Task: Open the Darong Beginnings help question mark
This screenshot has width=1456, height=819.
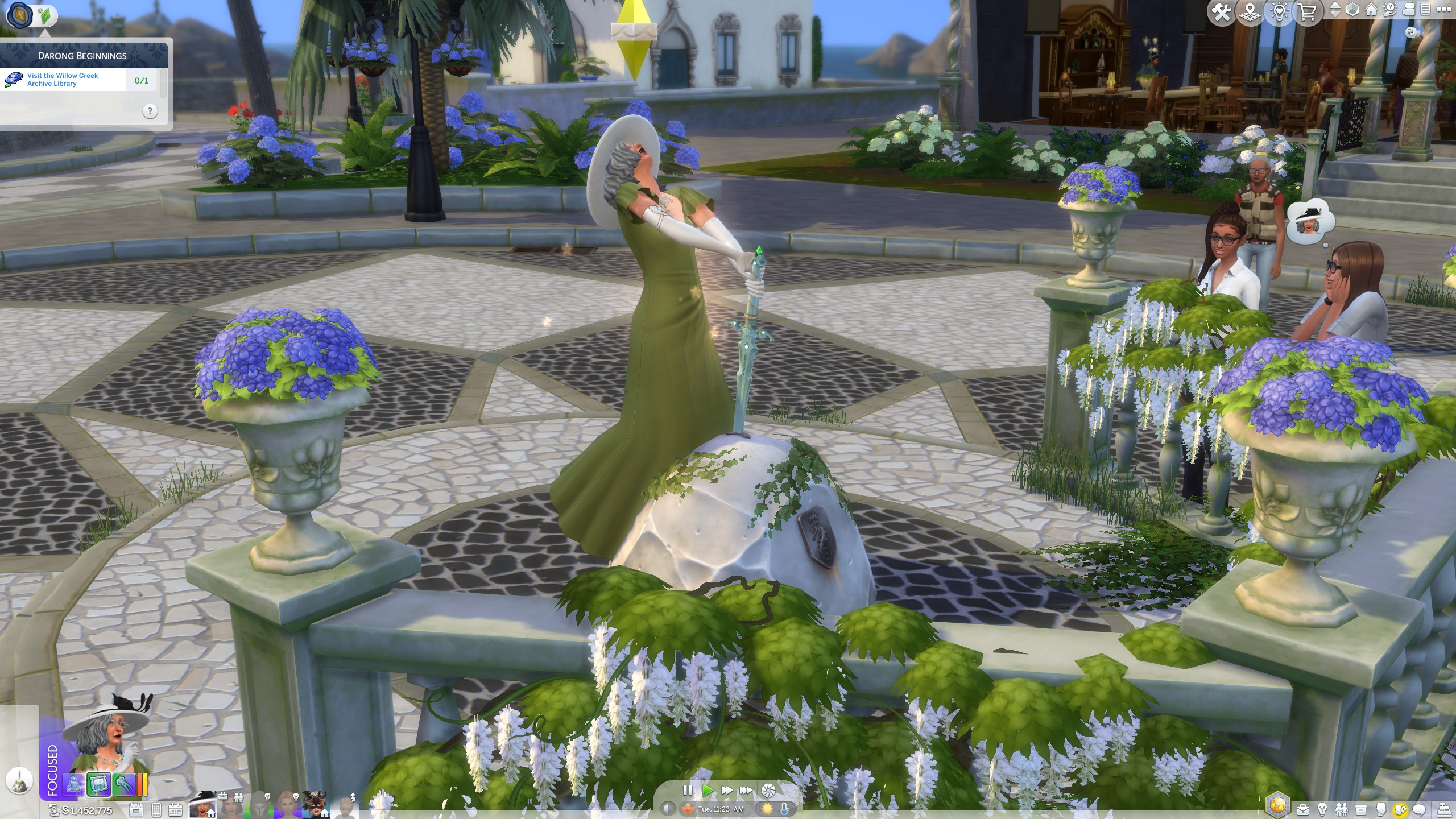Action: (150, 111)
